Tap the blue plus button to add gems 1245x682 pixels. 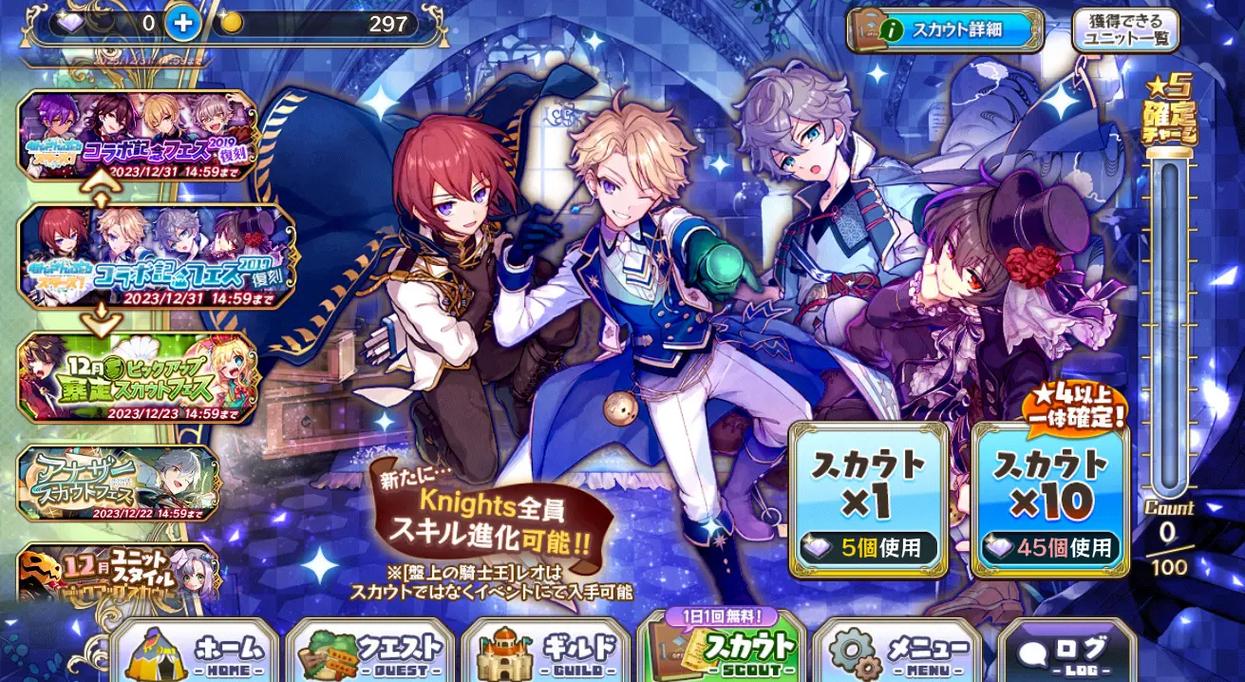pos(181,23)
